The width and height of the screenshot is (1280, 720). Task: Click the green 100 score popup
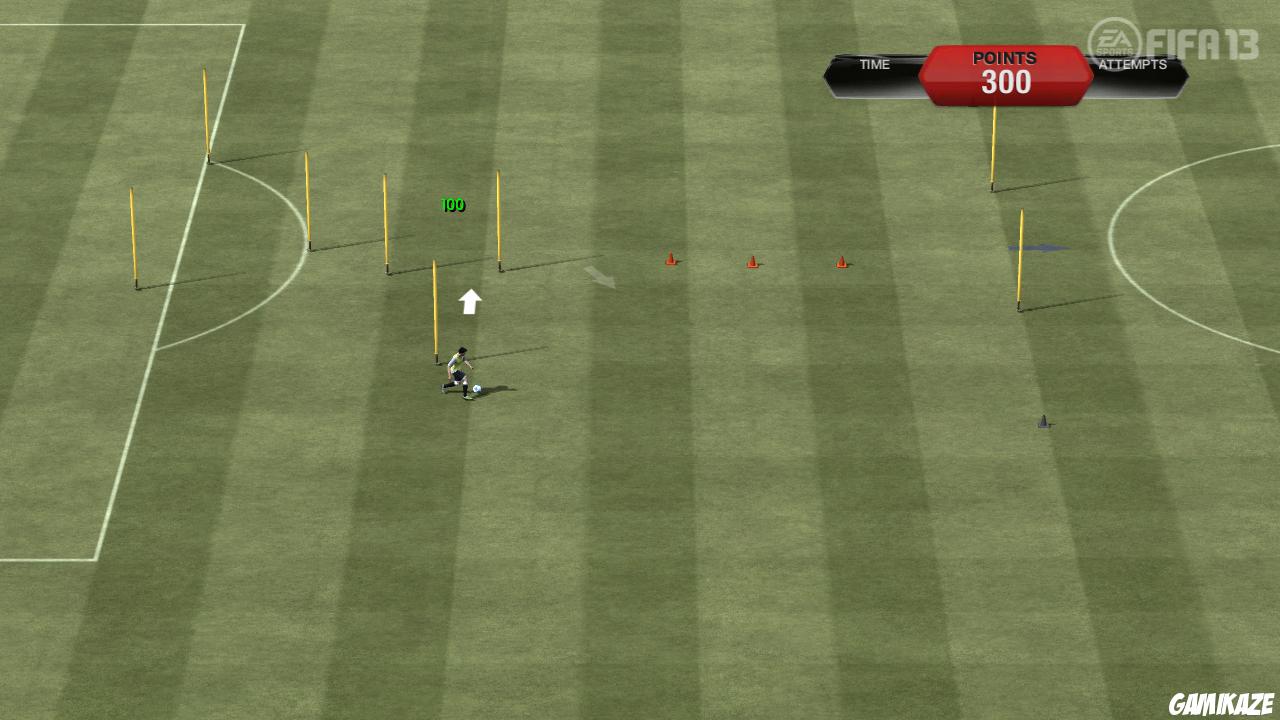pyautogui.click(x=451, y=204)
